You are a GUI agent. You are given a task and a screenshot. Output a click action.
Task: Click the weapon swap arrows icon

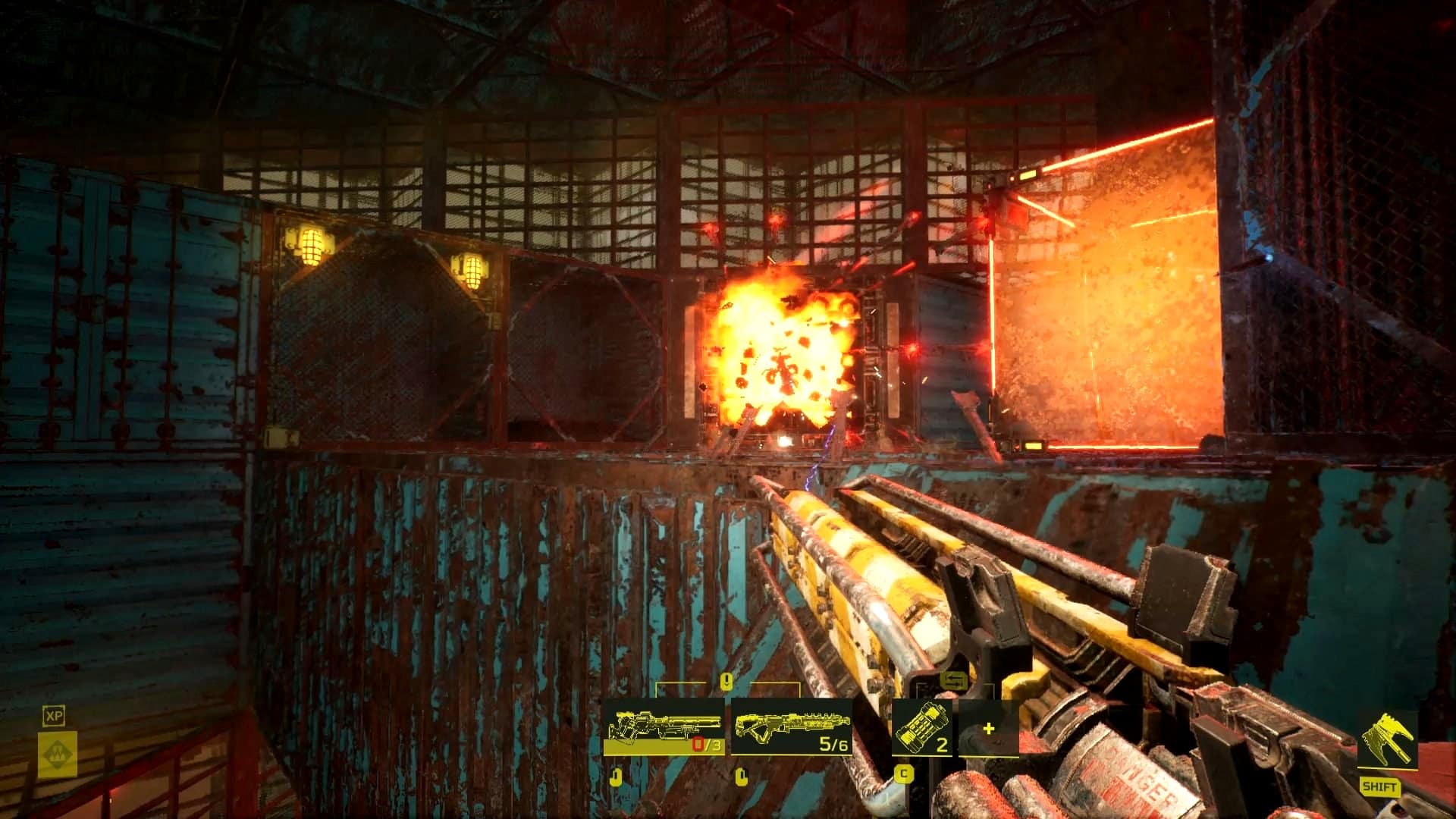point(954,682)
